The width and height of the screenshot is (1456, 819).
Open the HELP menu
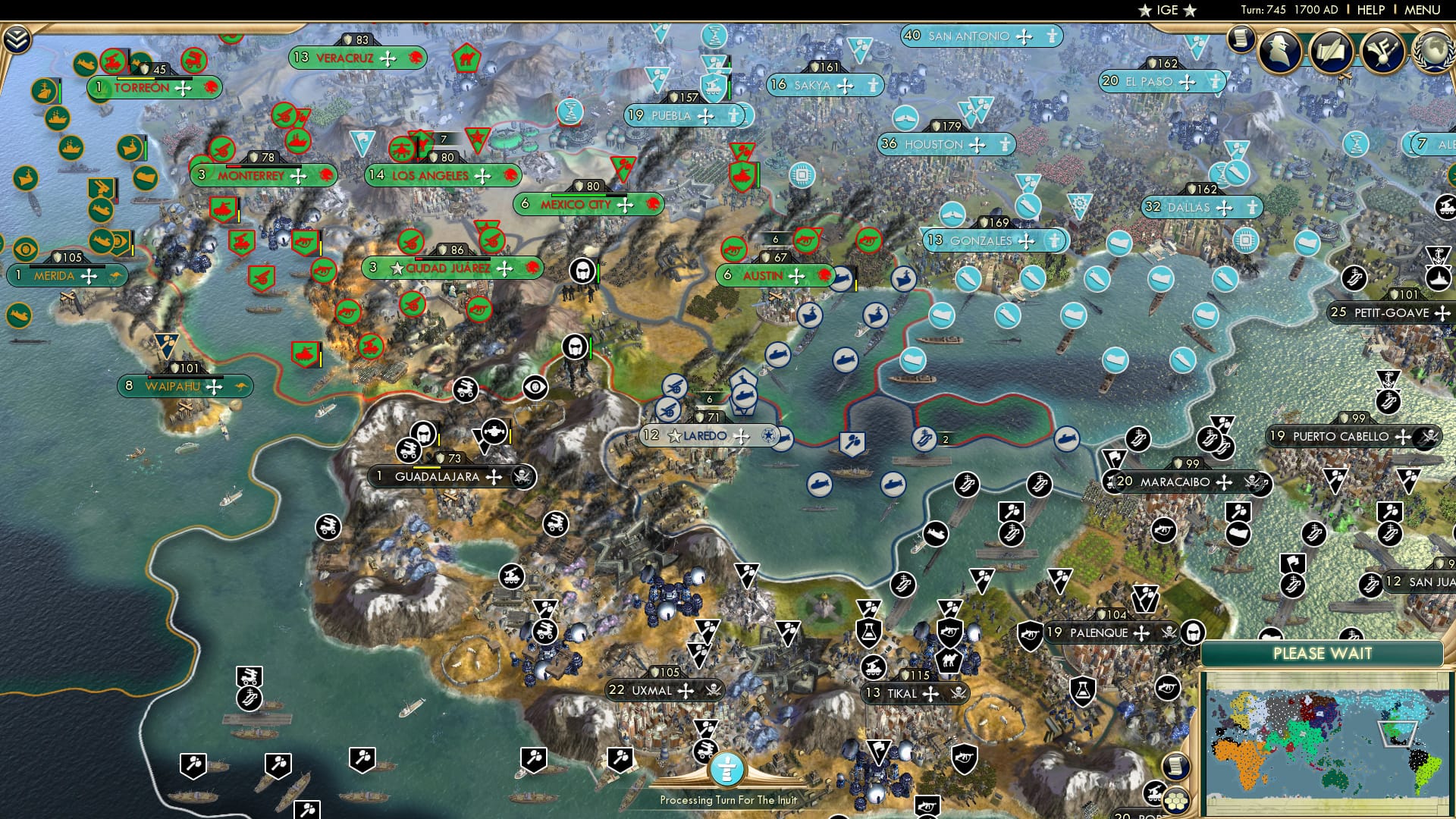tap(1371, 11)
